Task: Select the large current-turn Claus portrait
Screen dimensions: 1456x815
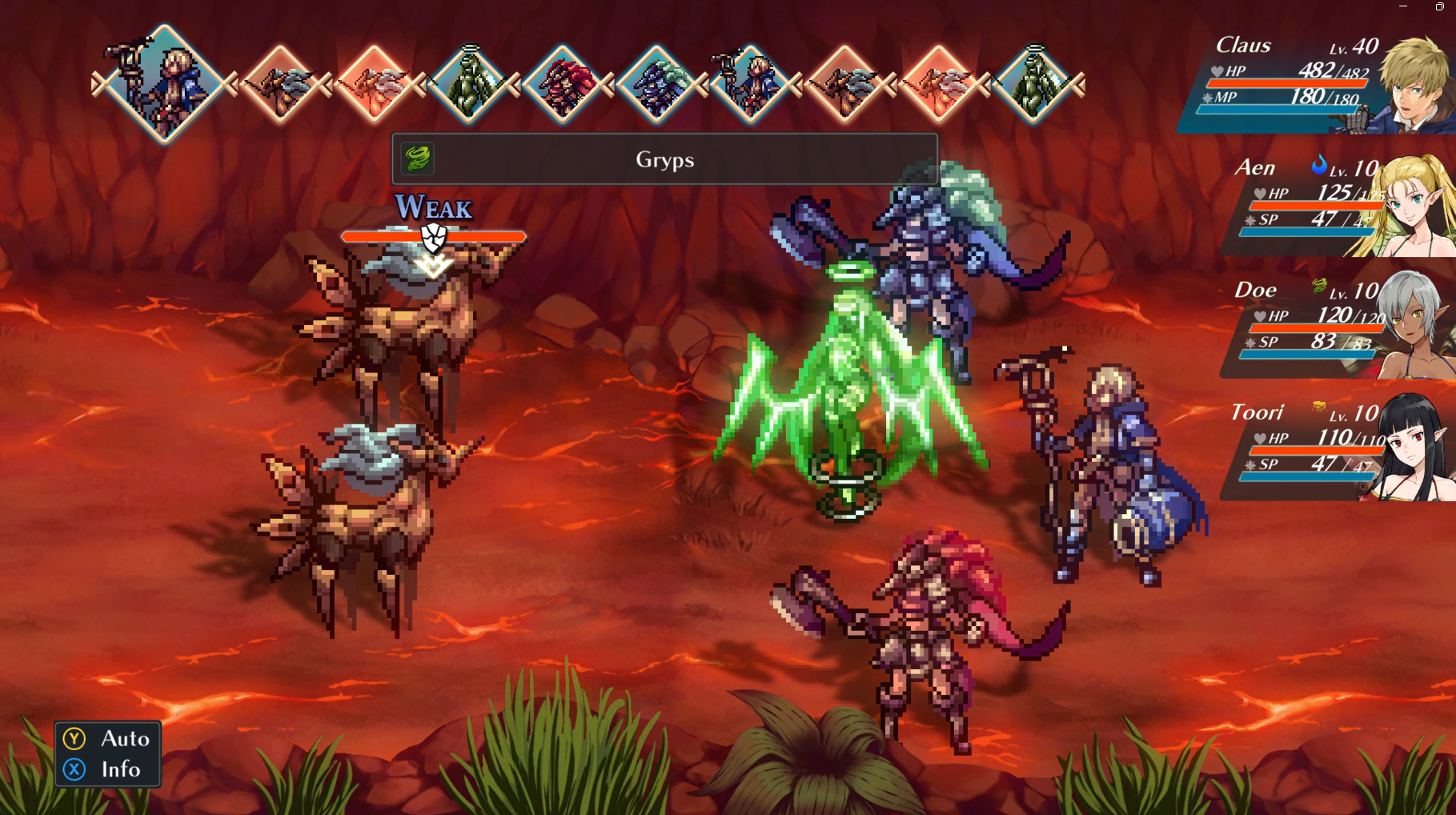Action: pyautogui.click(x=164, y=83)
